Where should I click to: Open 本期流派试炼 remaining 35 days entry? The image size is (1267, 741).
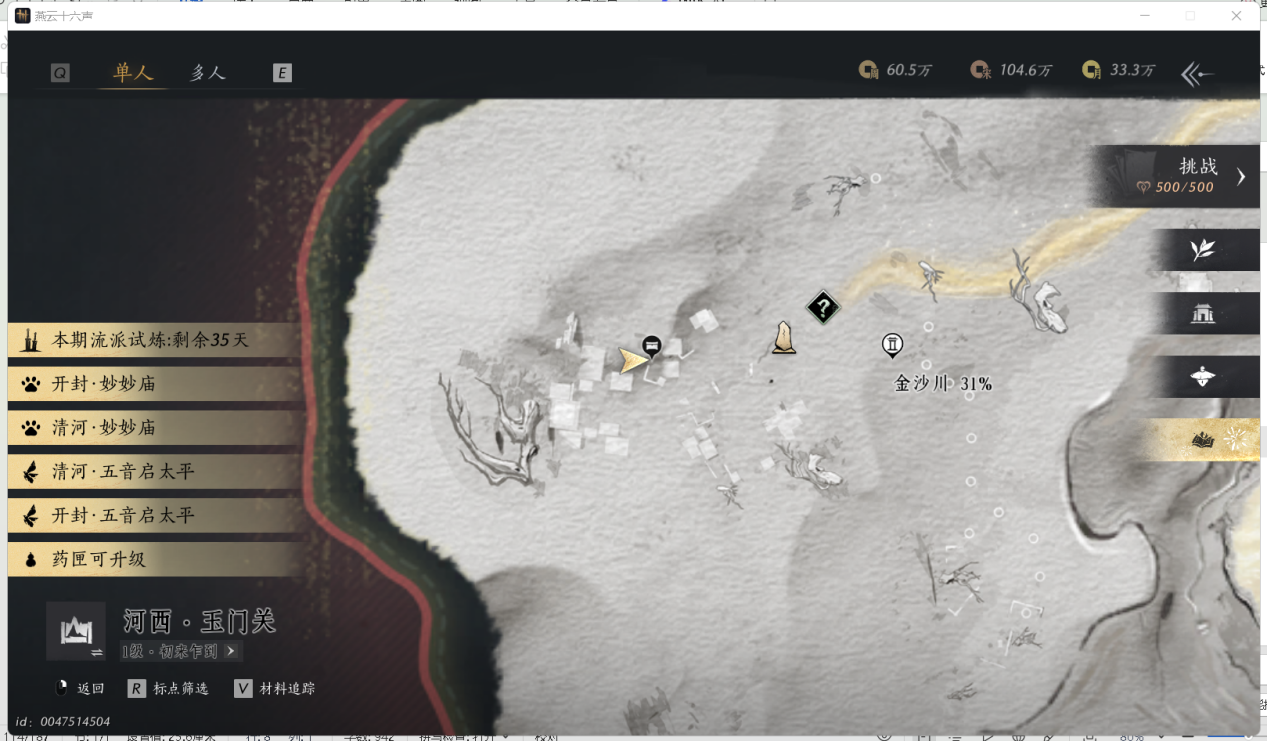click(x=150, y=340)
